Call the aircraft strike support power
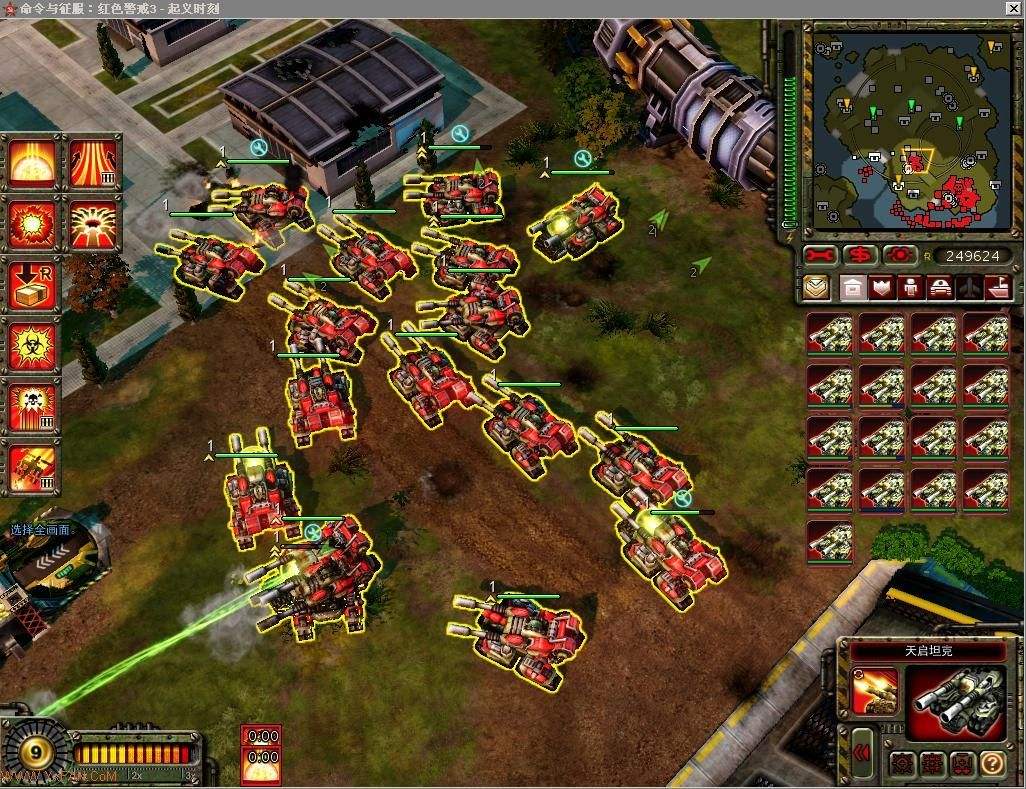This screenshot has height=789, width=1026. [x=32, y=468]
